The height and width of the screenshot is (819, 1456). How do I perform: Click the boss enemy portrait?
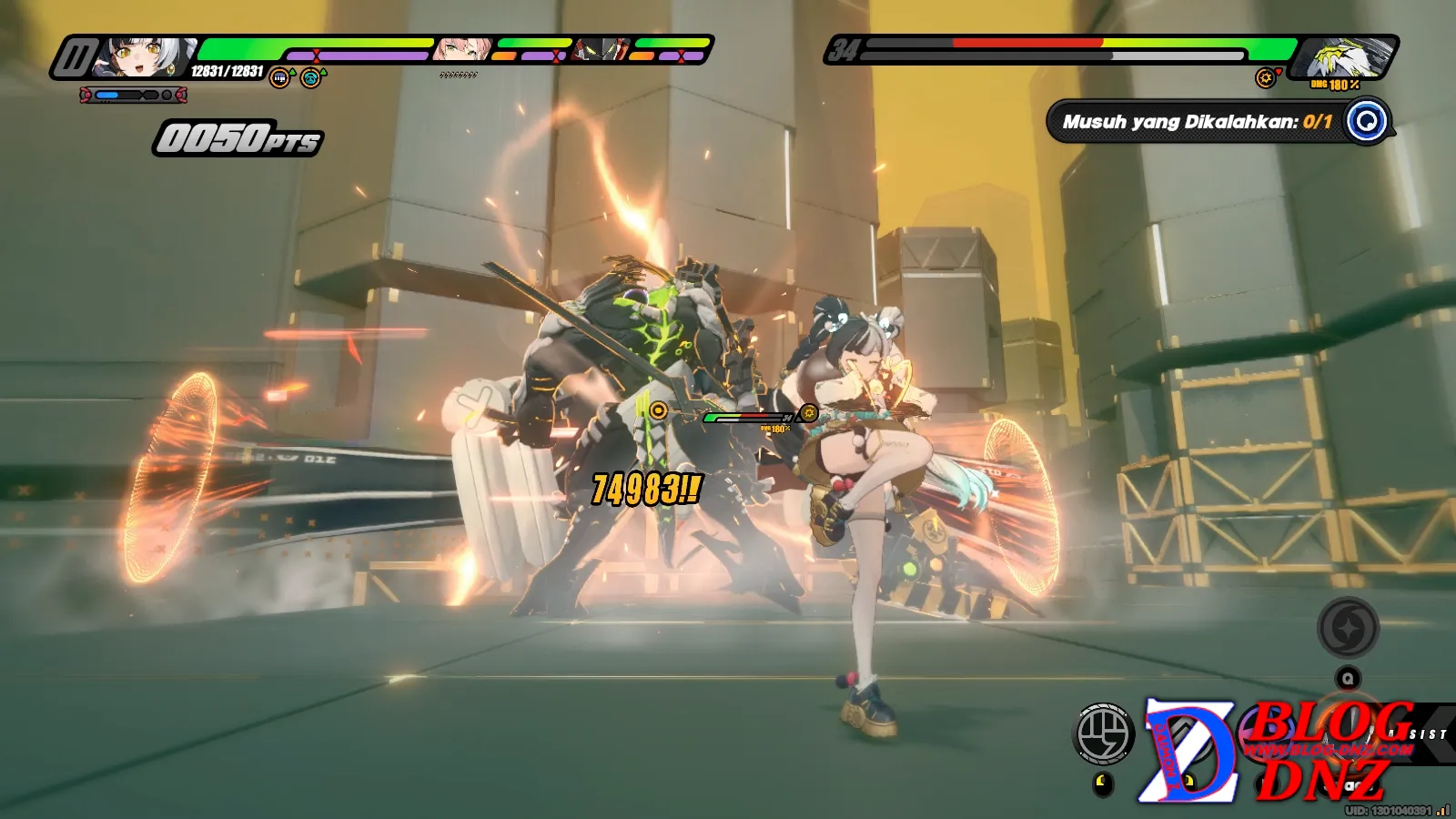point(1343,58)
